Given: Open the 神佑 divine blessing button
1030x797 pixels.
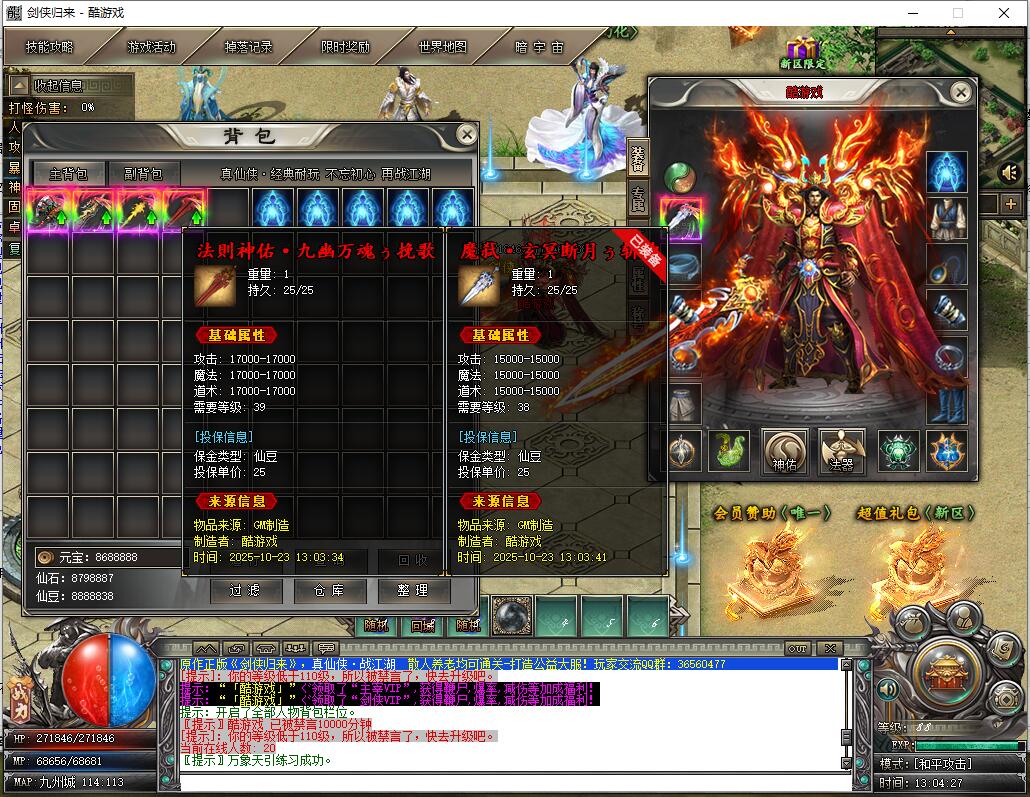Looking at the screenshot, I should point(785,450).
